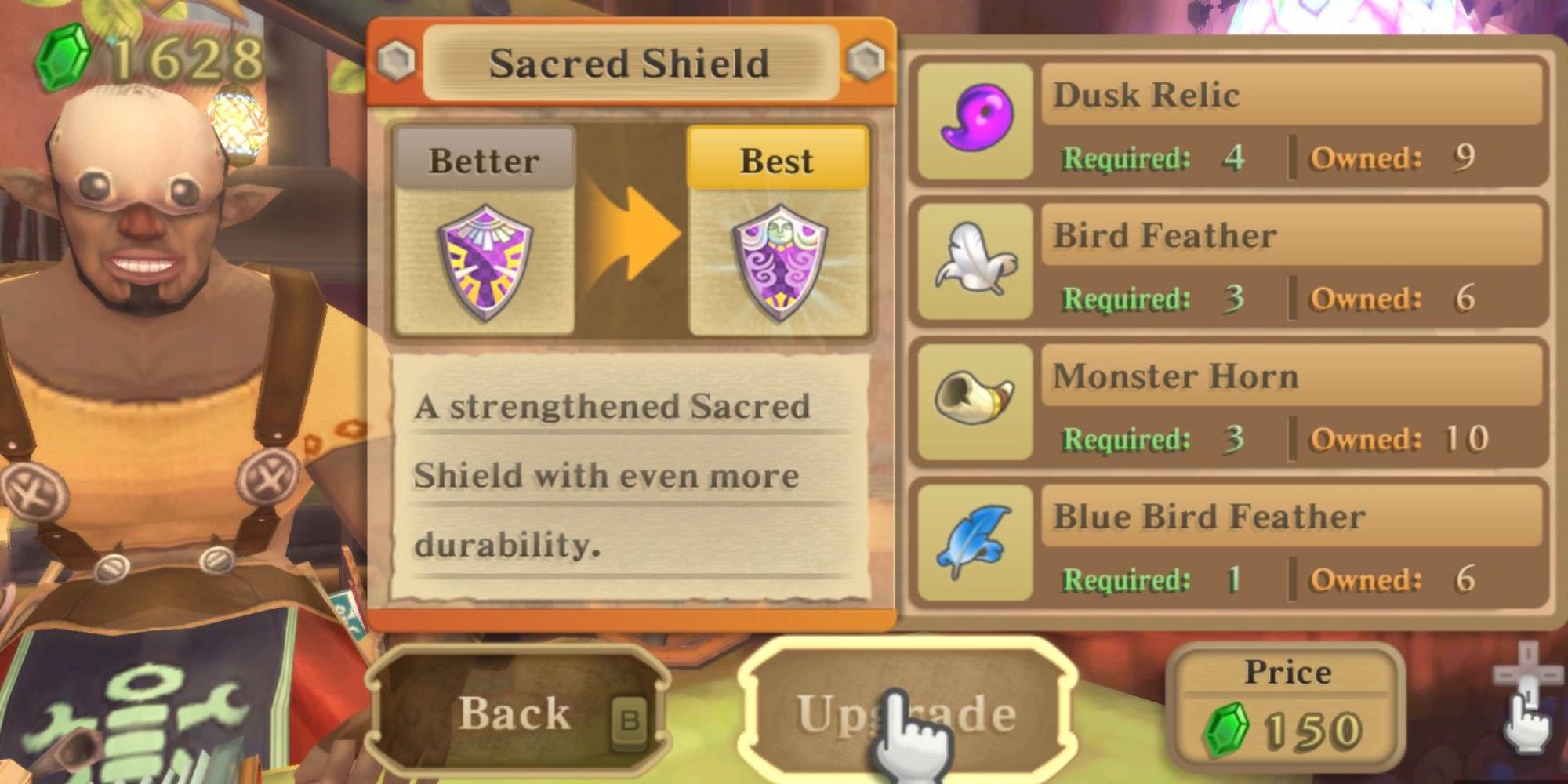This screenshot has width=1568, height=784.
Task: Click the Sacred Shield title banner
Action: [x=631, y=63]
